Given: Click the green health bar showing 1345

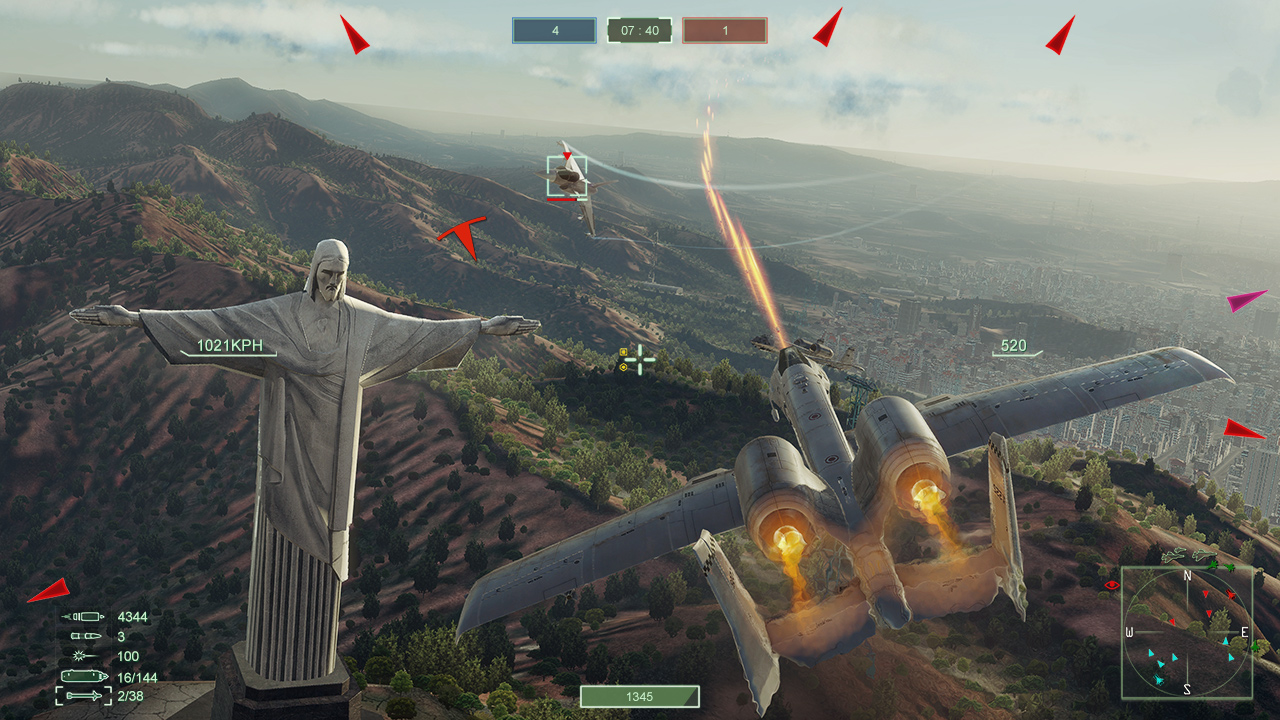Looking at the screenshot, I should point(640,697).
